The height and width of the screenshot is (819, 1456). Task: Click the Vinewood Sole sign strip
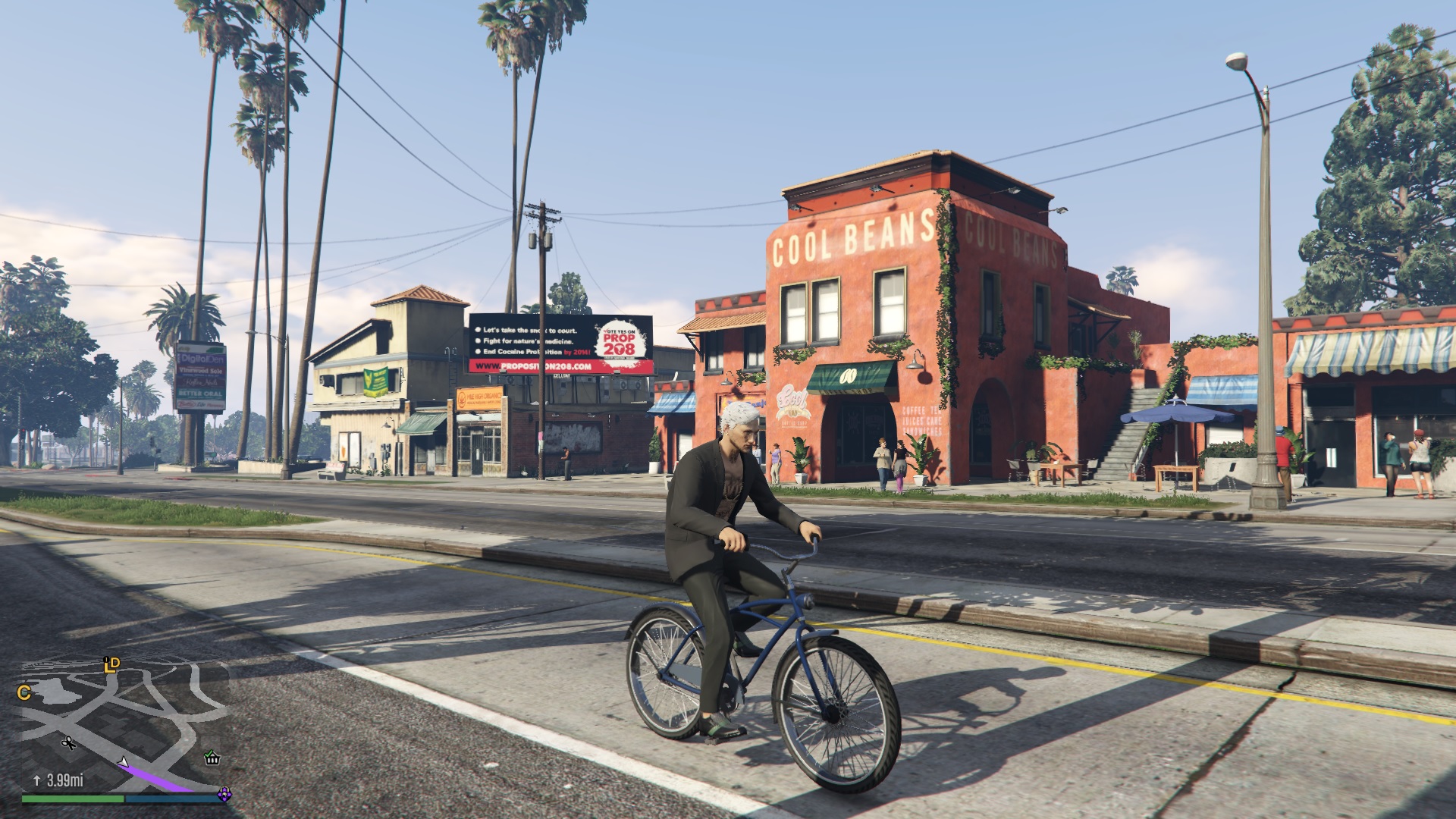200,371
